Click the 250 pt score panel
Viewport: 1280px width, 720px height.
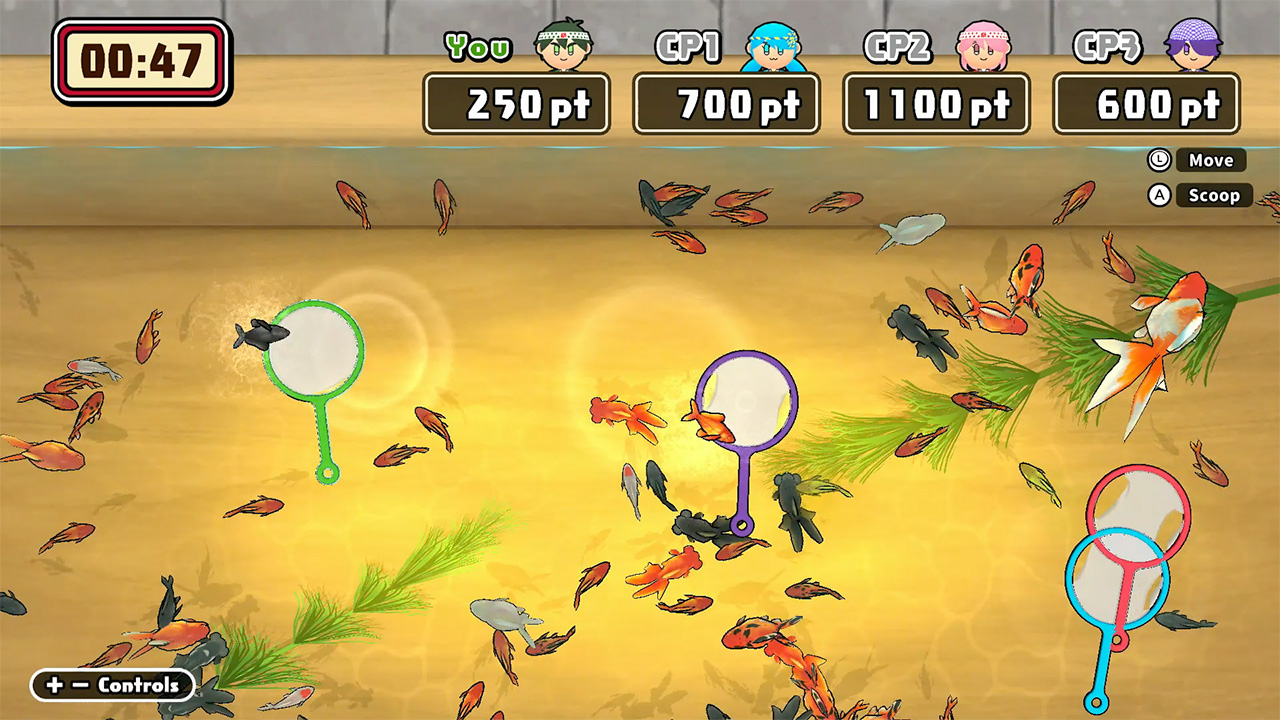(x=517, y=102)
